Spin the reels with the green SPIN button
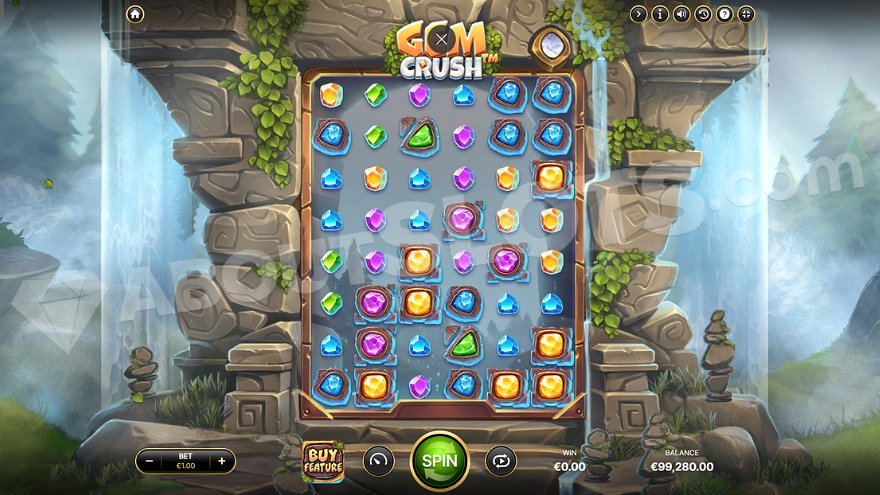880x495 pixels. pos(440,460)
